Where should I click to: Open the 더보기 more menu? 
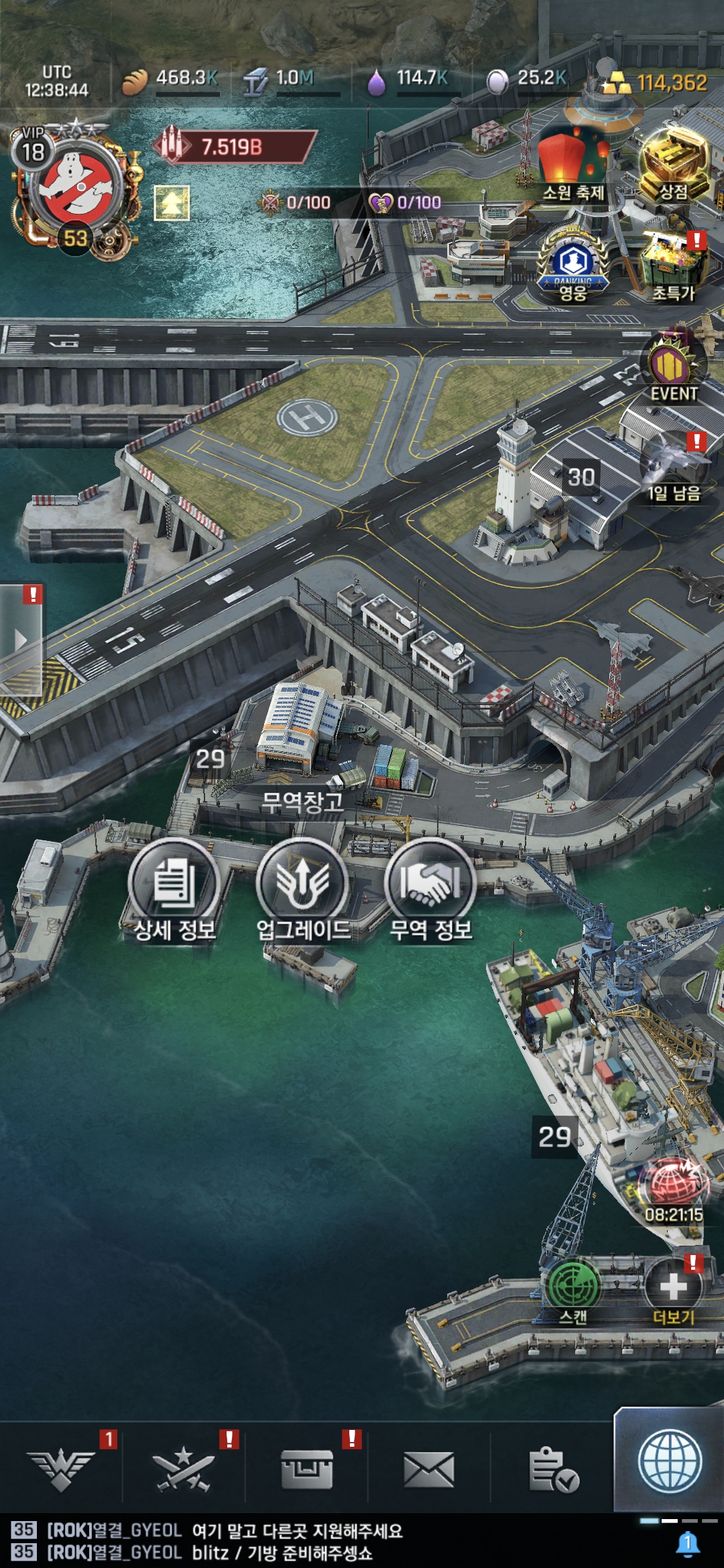[x=673, y=1288]
